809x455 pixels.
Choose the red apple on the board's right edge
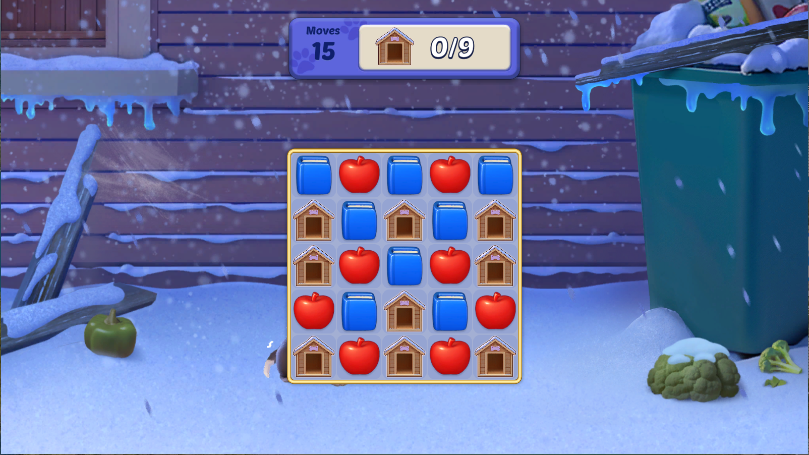tap(495, 311)
